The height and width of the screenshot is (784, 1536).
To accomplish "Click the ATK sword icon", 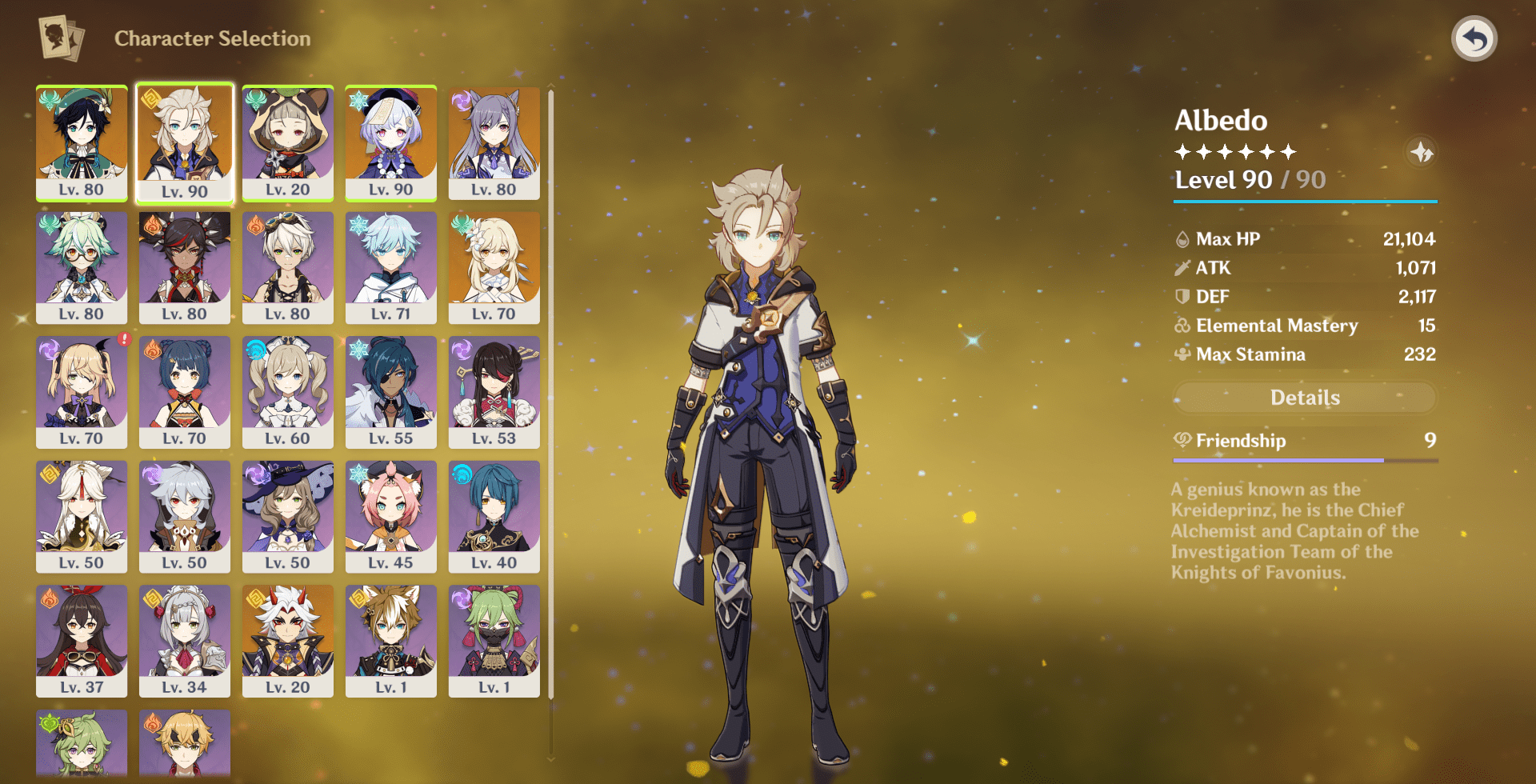I will (1182, 268).
